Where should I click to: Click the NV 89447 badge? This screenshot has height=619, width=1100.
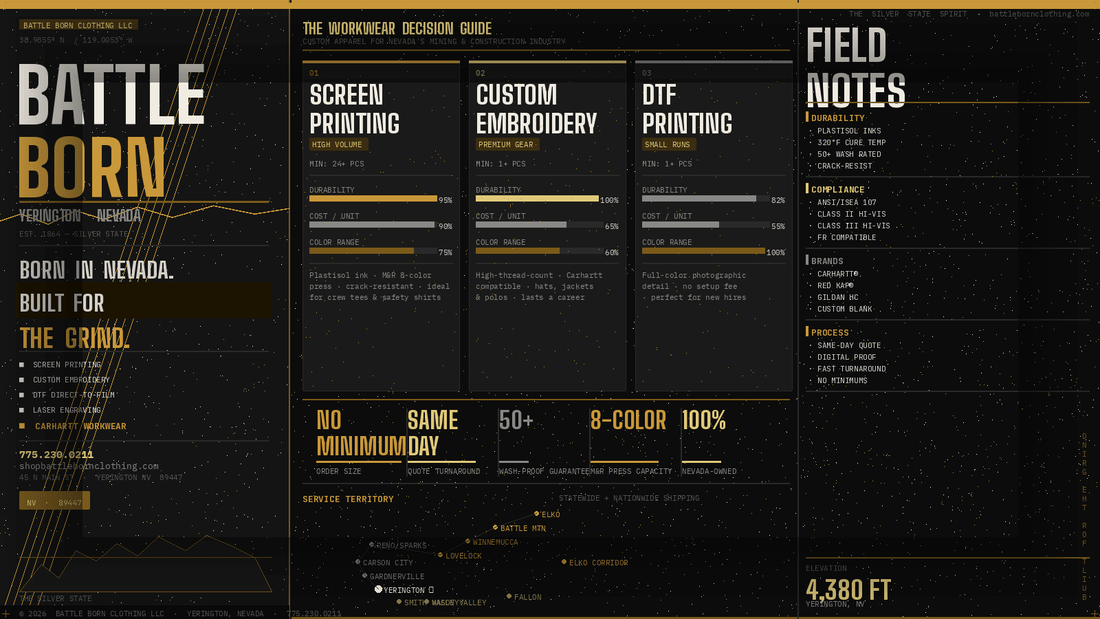point(54,501)
